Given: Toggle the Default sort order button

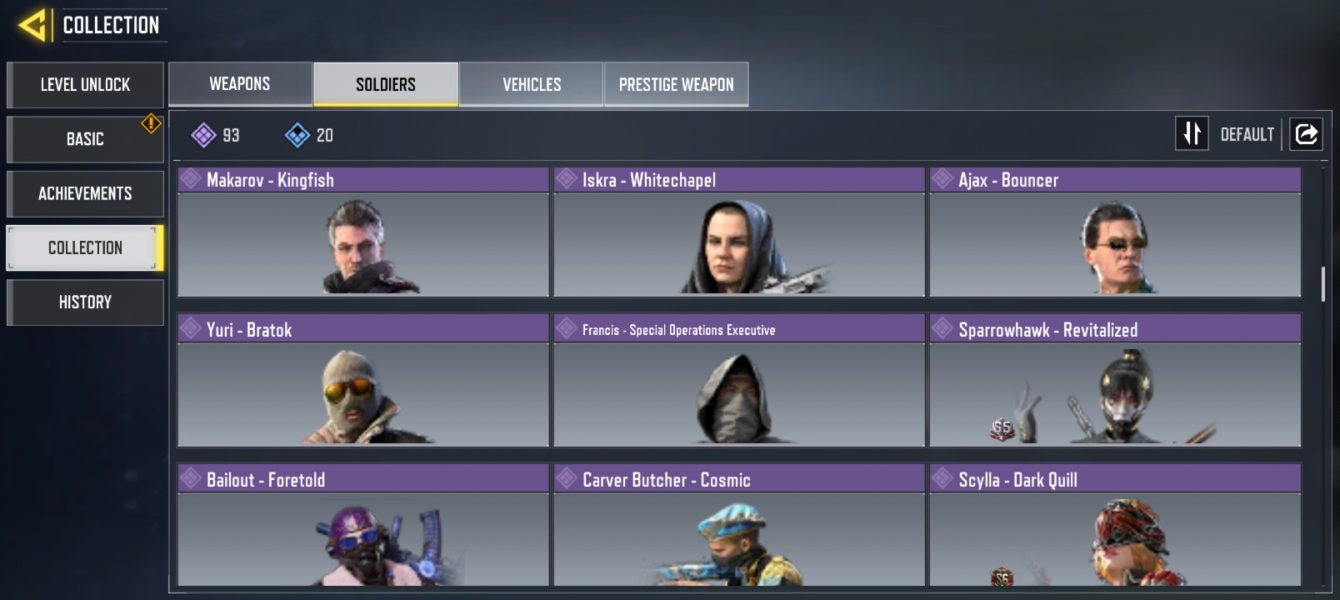Looking at the screenshot, I should pos(1192,134).
